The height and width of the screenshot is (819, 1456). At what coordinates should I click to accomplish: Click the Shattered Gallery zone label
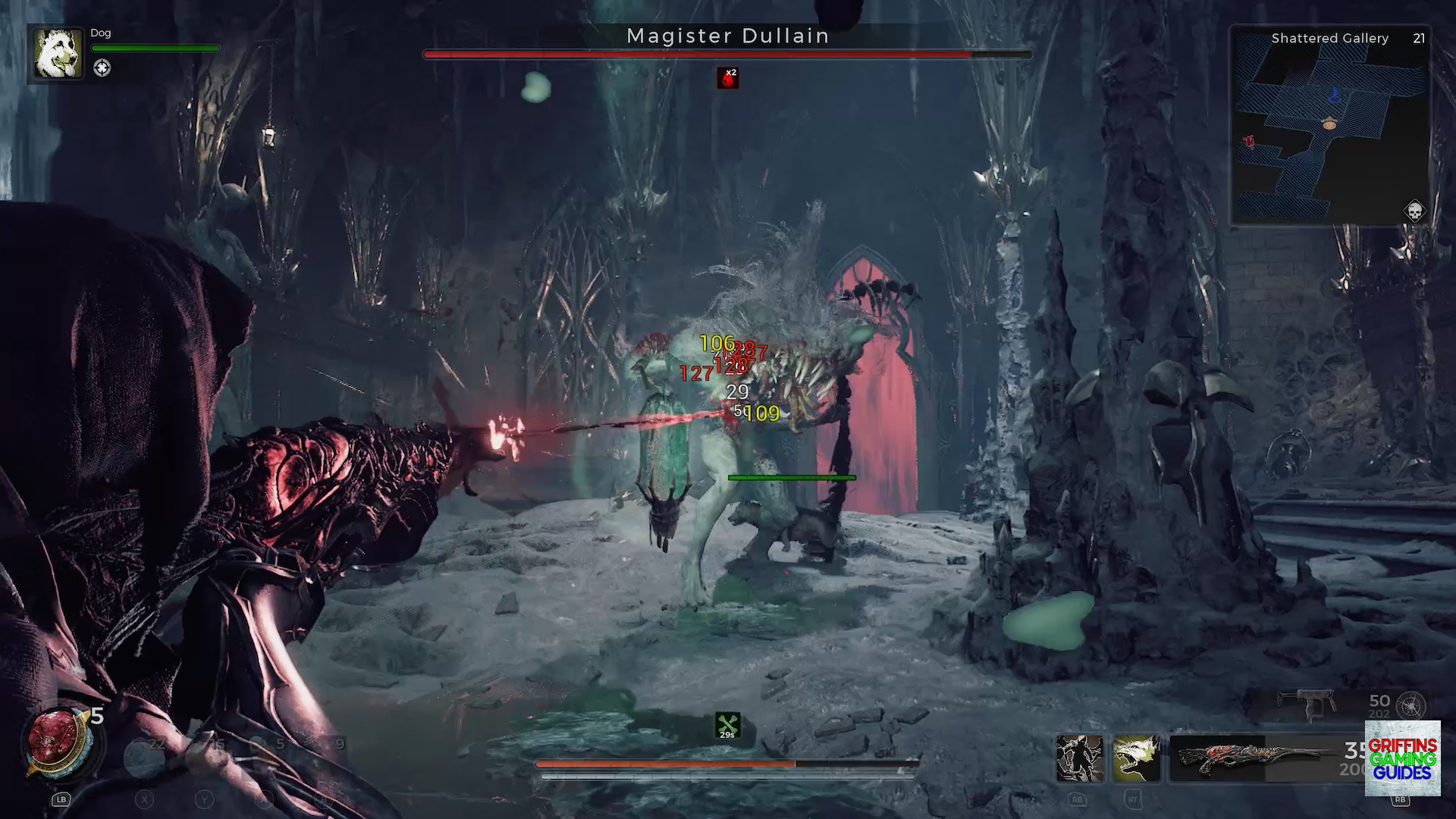pos(1330,39)
